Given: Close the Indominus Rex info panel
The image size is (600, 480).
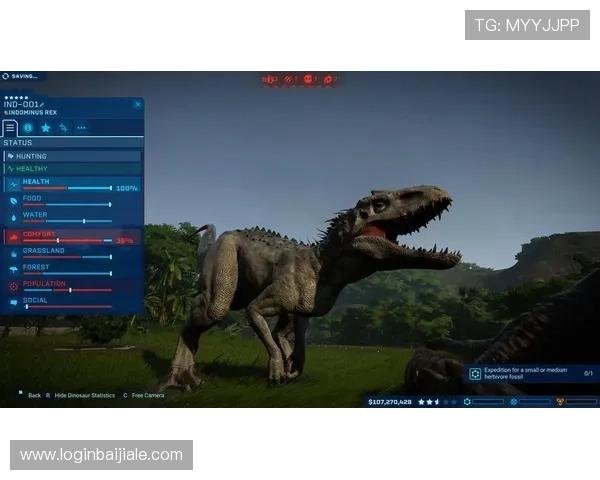Looking at the screenshot, I should coord(139,103).
